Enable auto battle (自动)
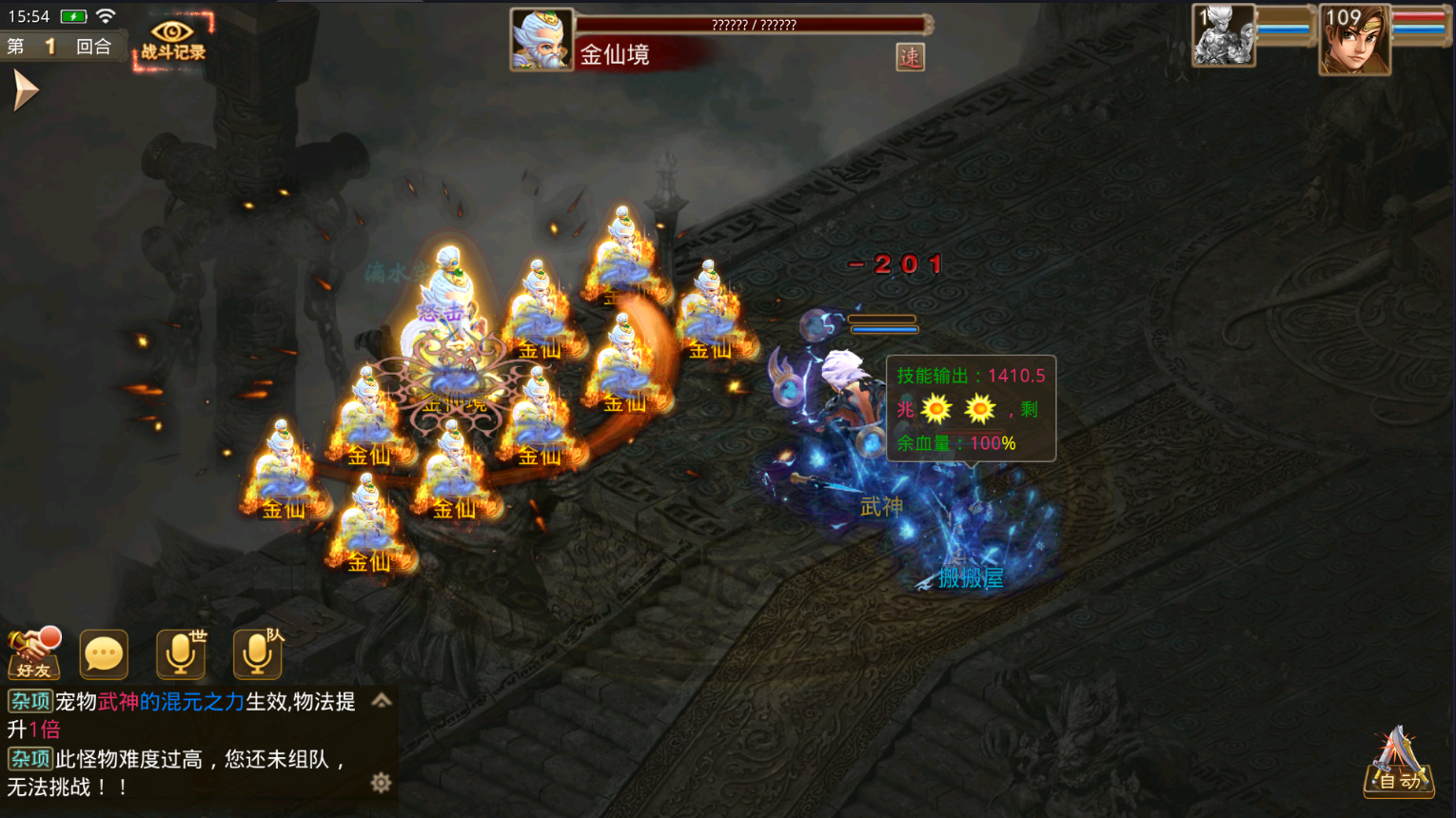This screenshot has height=818, width=1456. pyautogui.click(x=1398, y=764)
